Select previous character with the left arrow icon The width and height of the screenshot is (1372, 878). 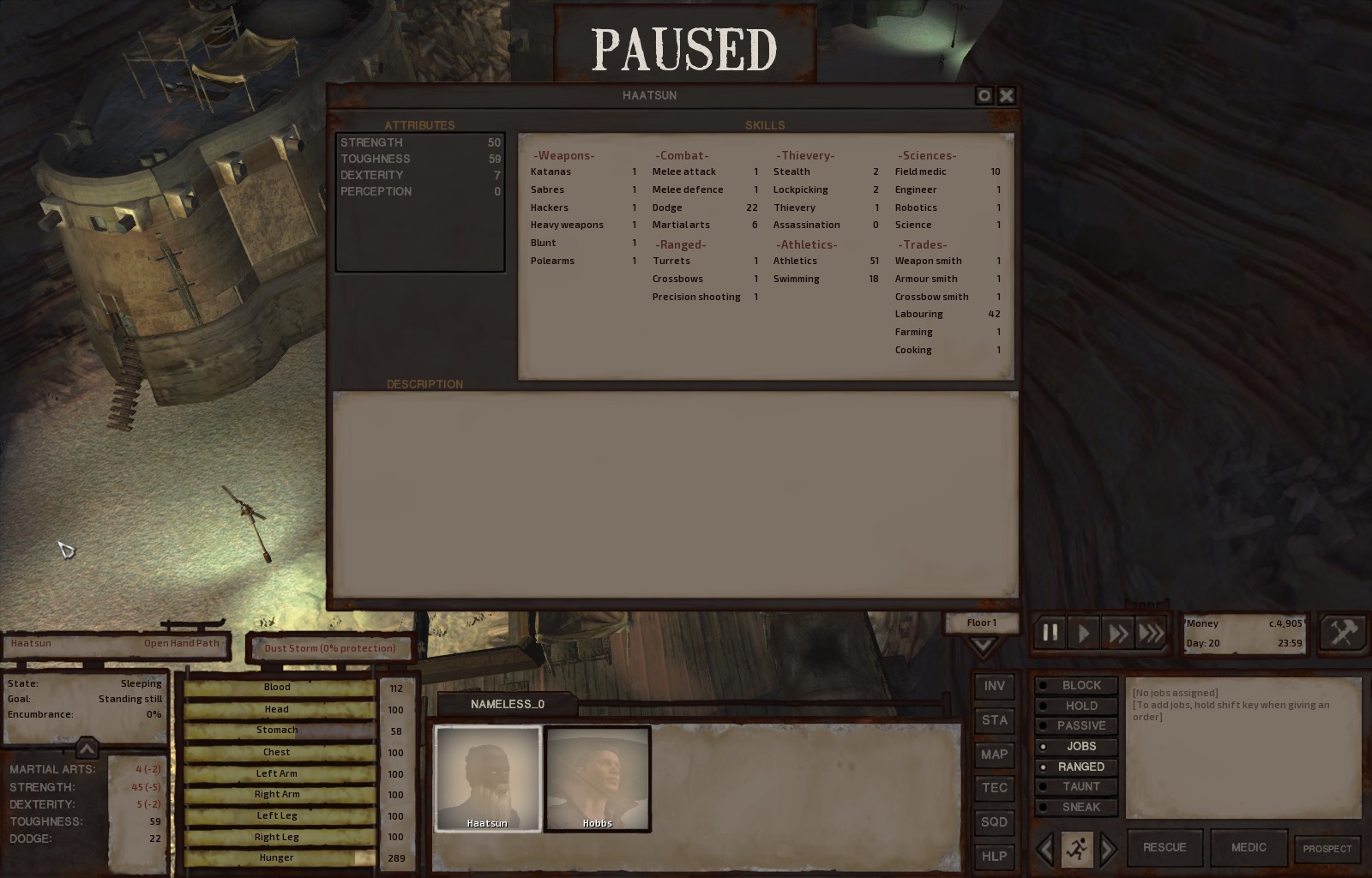[x=1044, y=848]
